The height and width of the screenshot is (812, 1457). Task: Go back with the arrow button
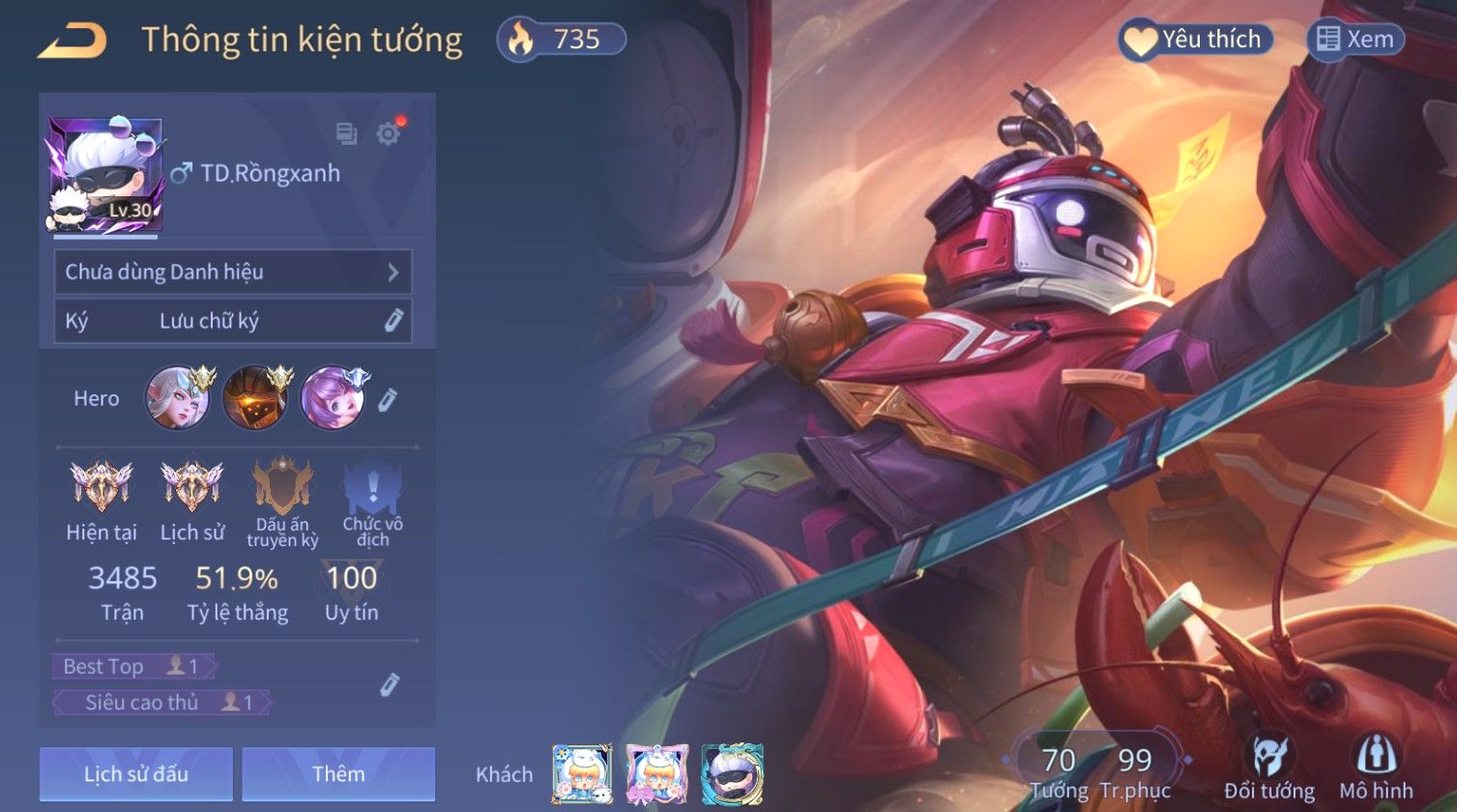73,41
